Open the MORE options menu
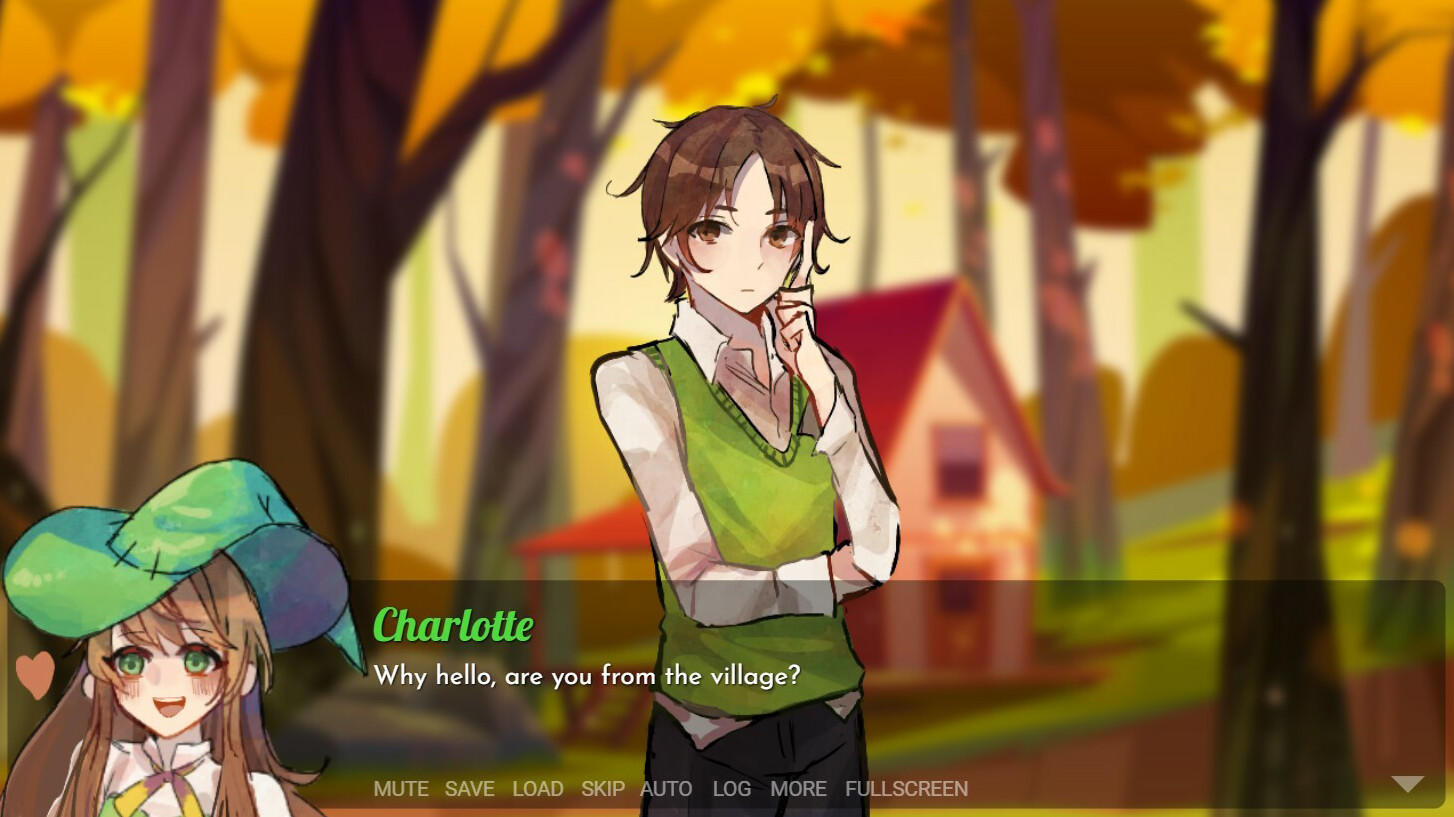This screenshot has height=817, width=1454. pyautogui.click(x=798, y=789)
